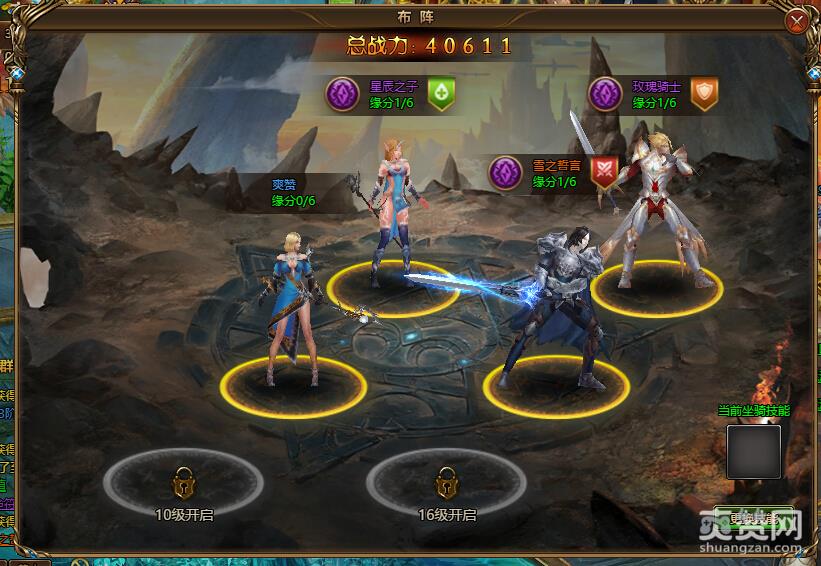Select the empty mount skill slot
821x566 pixels.
(753, 451)
